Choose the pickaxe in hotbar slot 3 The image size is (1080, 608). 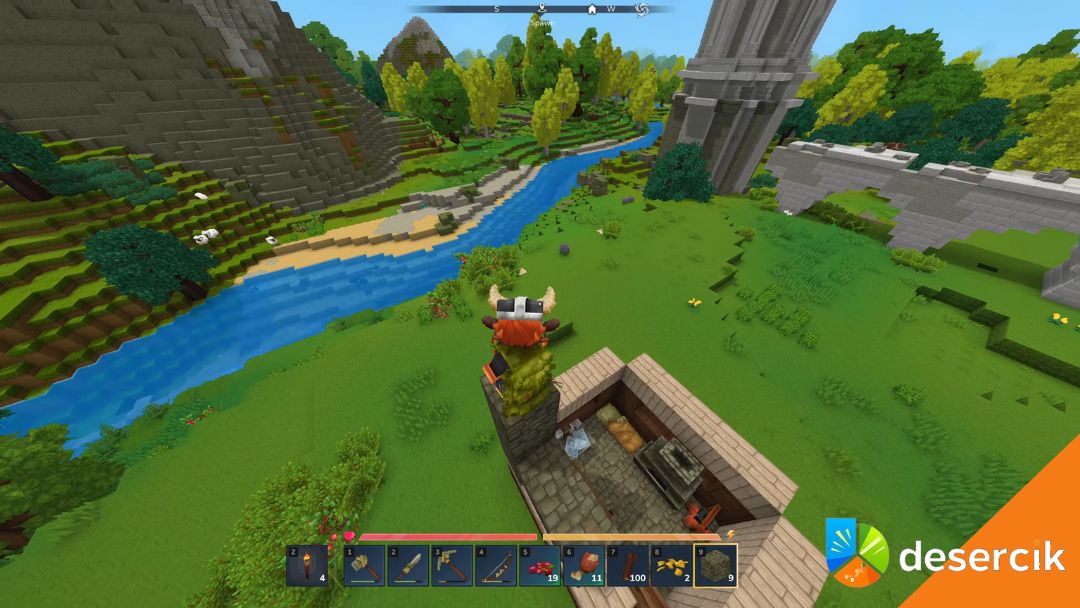[452, 565]
